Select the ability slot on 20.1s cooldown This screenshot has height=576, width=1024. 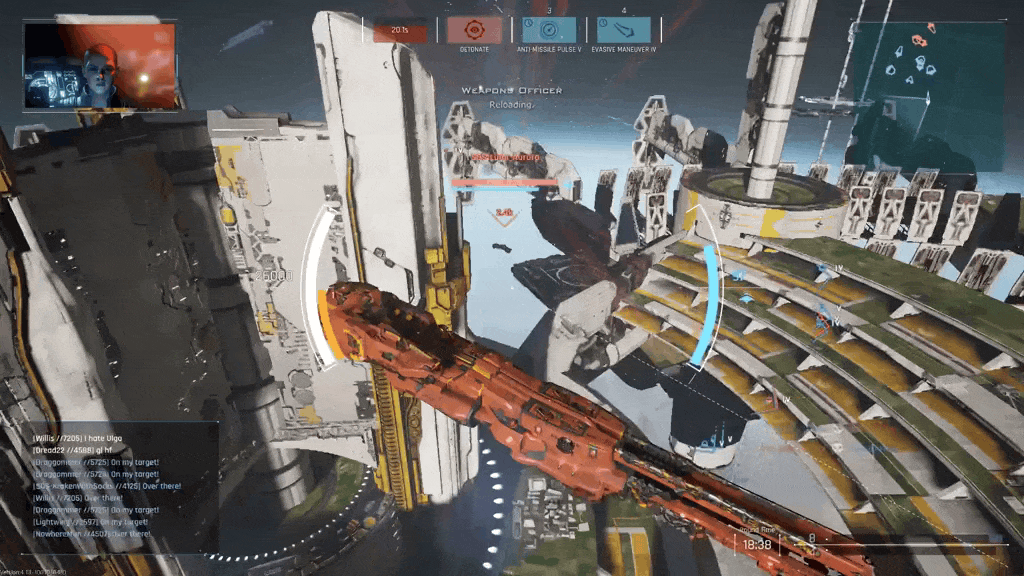tap(400, 32)
